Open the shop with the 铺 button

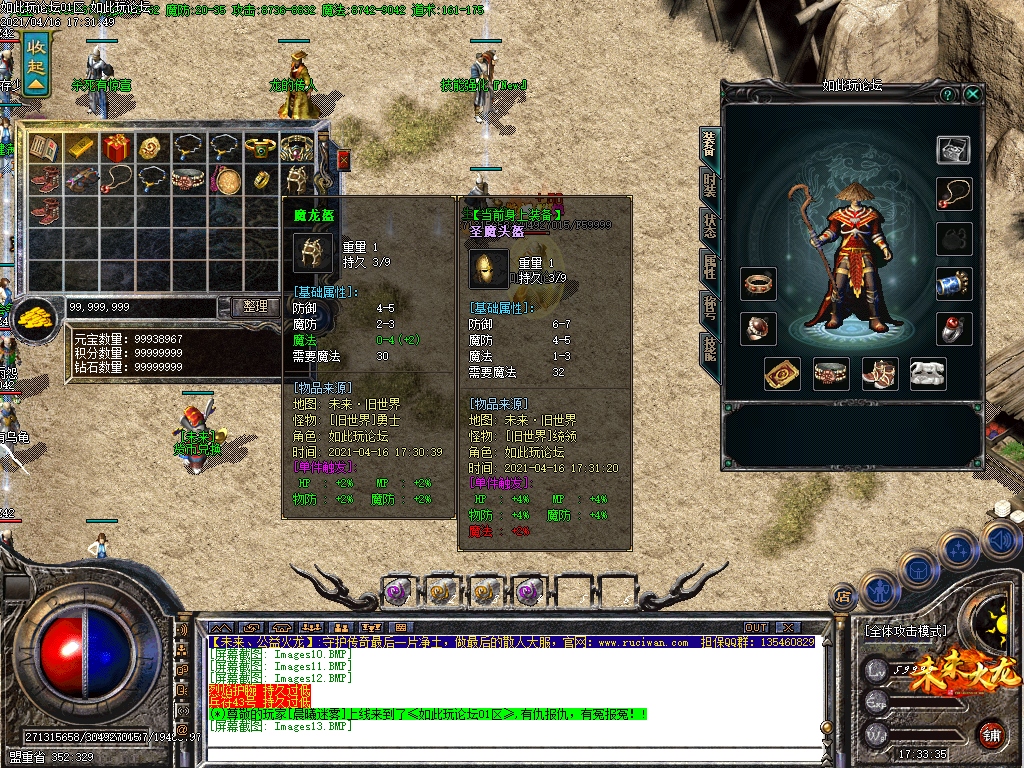[x=991, y=733]
